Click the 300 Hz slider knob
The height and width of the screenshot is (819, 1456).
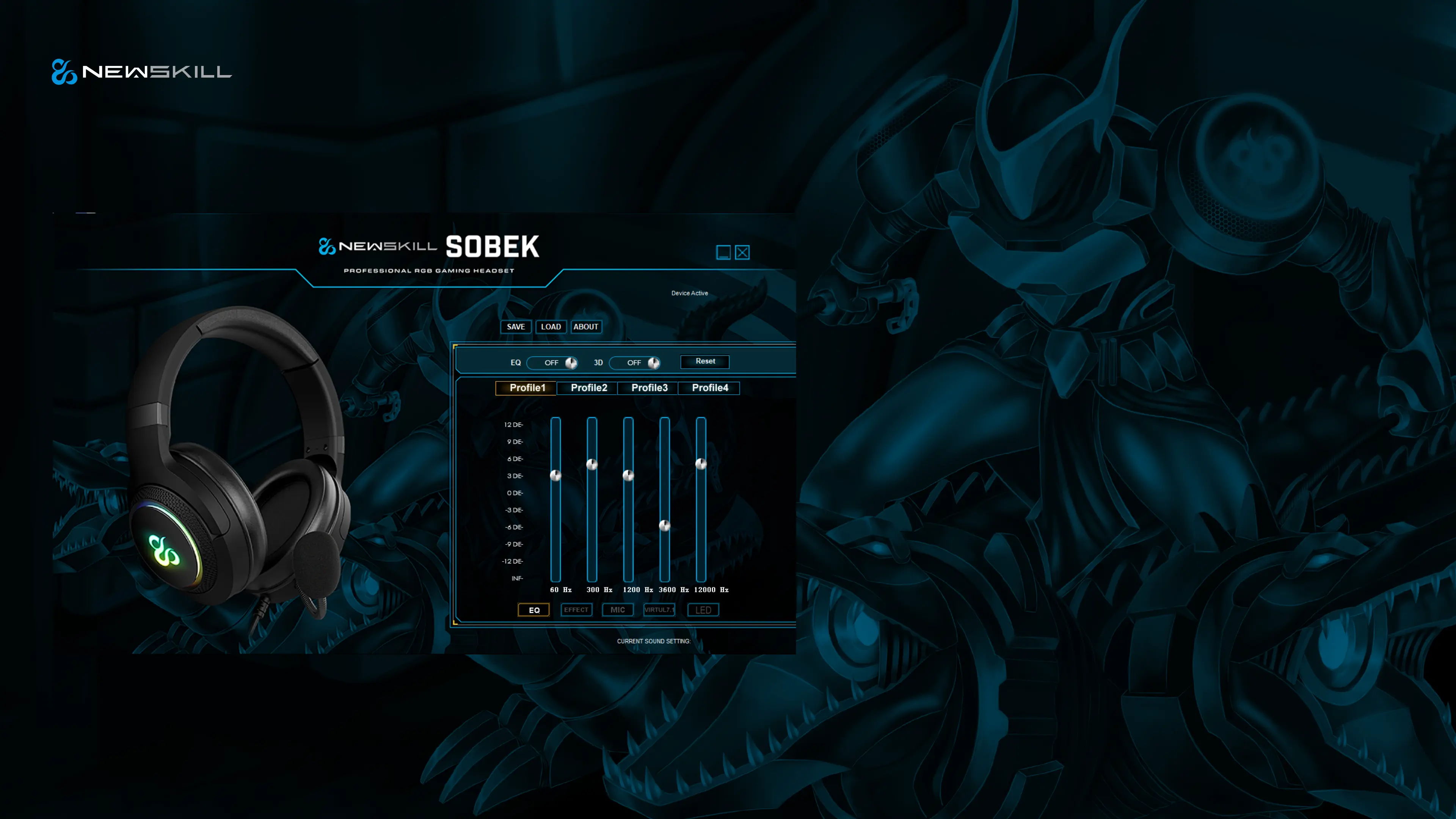click(x=592, y=464)
